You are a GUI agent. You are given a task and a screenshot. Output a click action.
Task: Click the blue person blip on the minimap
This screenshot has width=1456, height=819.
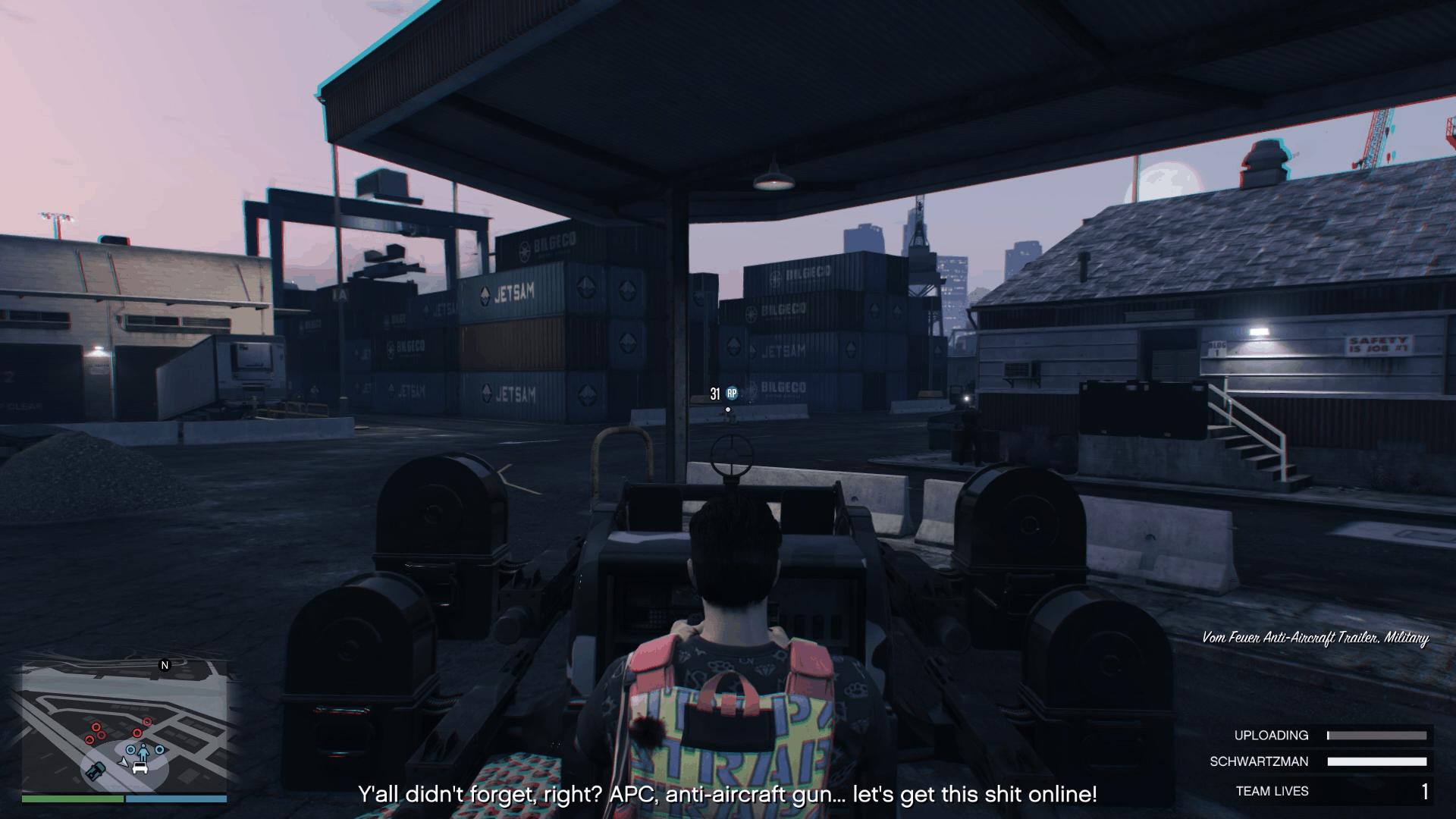point(143,751)
